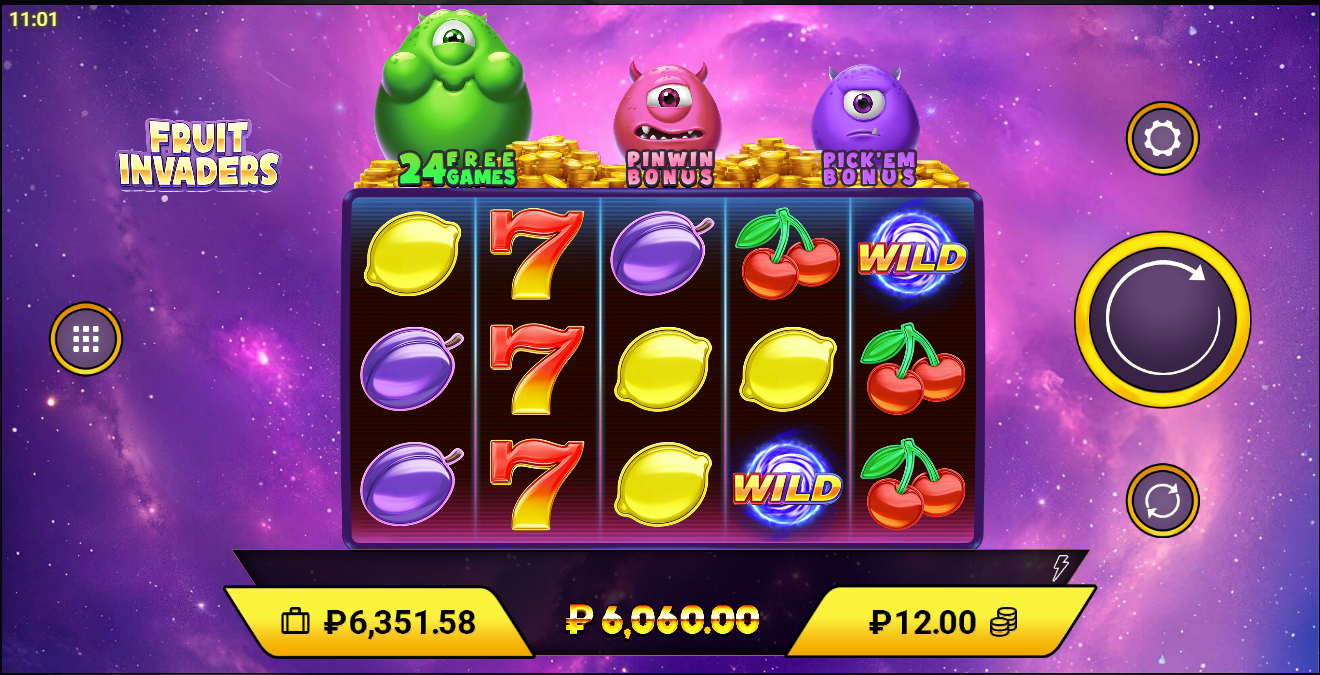Image resolution: width=1320 pixels, height=675 pixels.
Task: Spin the reels with the big circular button
Action: pyautogui.click(x=1162, y=320)
